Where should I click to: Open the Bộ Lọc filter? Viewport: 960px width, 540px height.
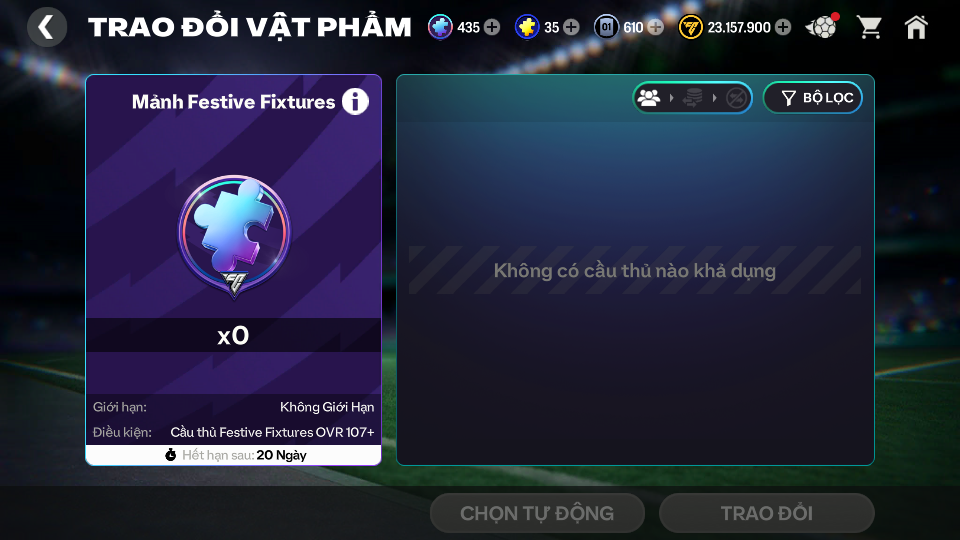pyautogui.click(x=813, y=98)
